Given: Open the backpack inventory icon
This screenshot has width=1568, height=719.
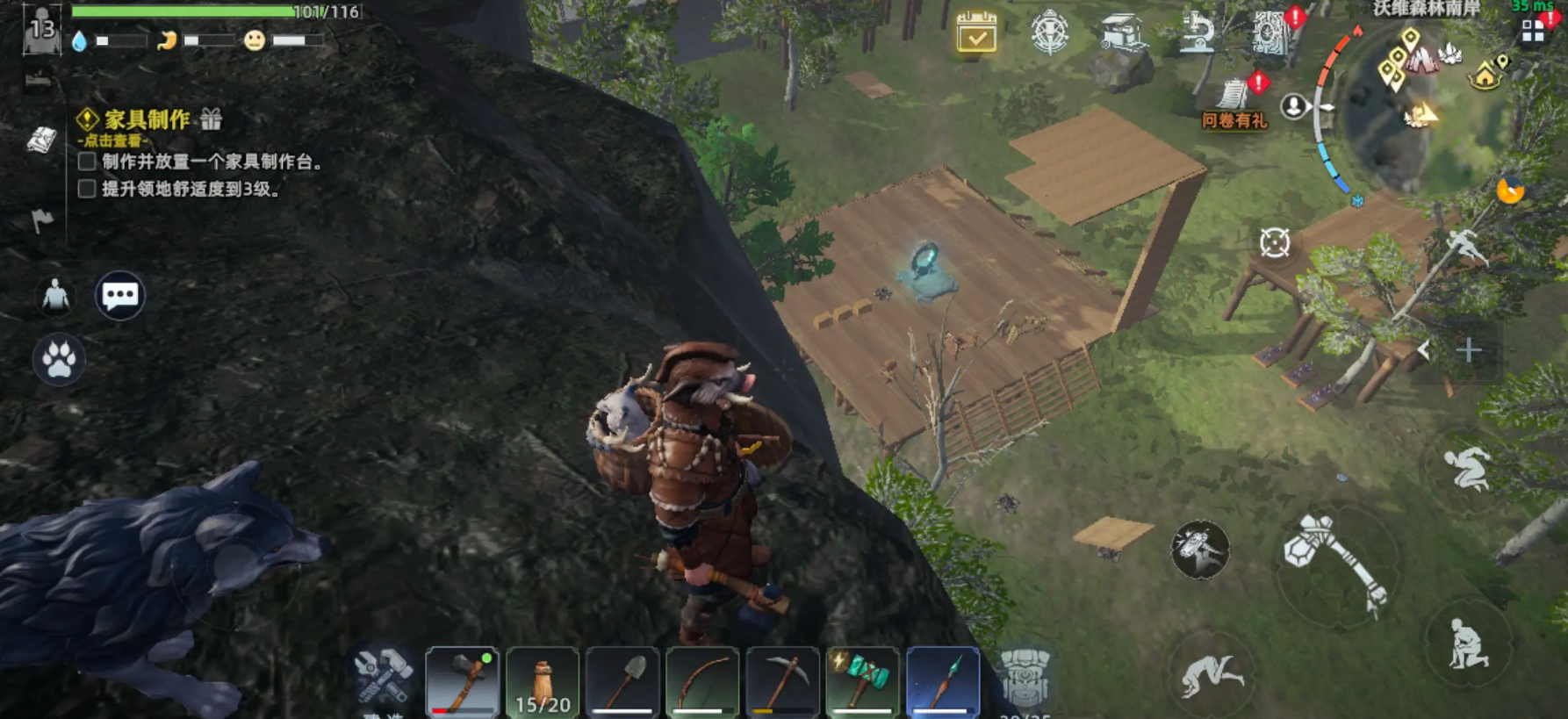Looking at the screenshot, I should coord(1025,677).
